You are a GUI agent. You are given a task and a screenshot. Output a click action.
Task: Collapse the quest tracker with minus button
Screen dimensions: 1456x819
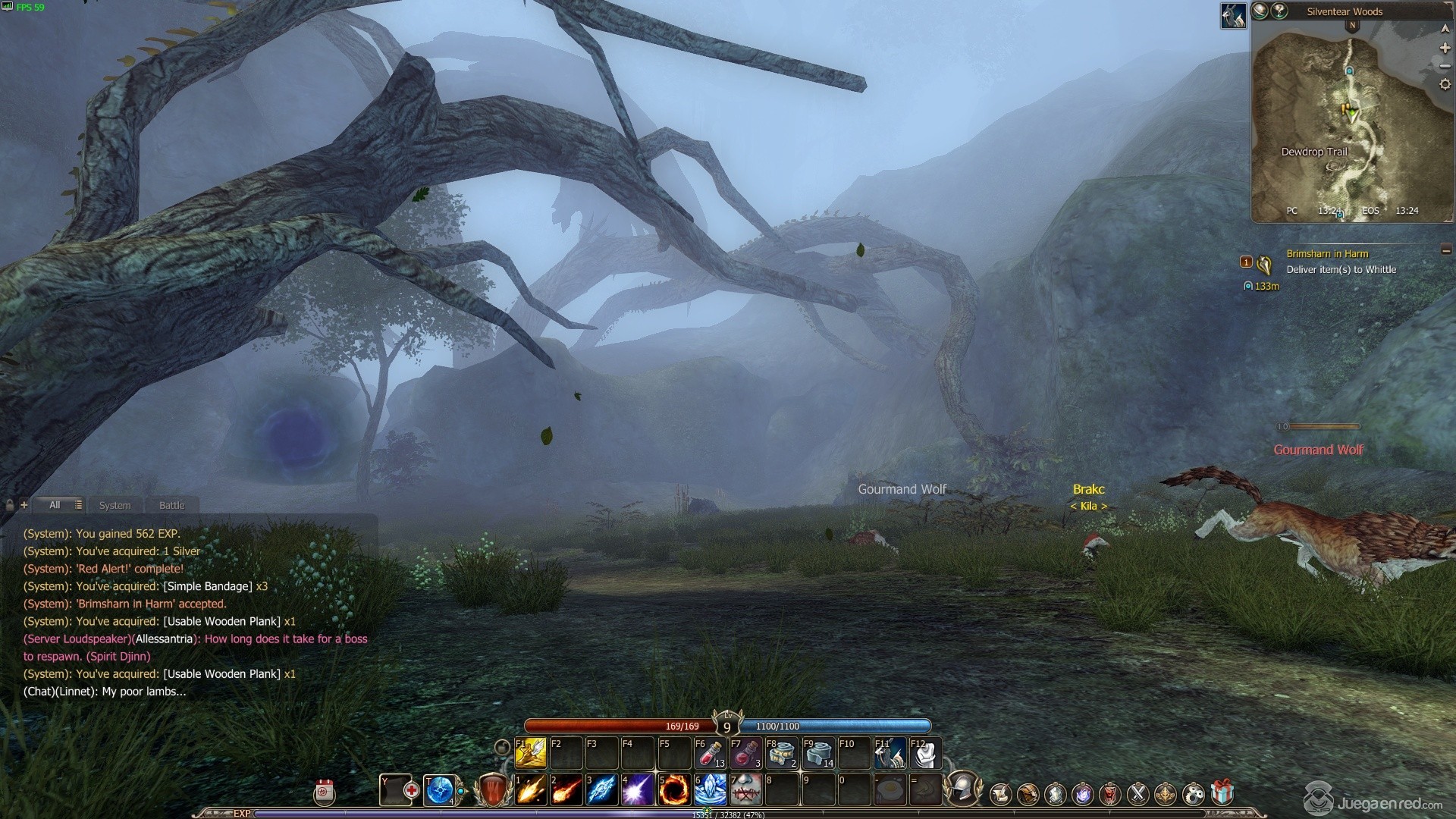pyautogui.click(x=1446, y=250)
